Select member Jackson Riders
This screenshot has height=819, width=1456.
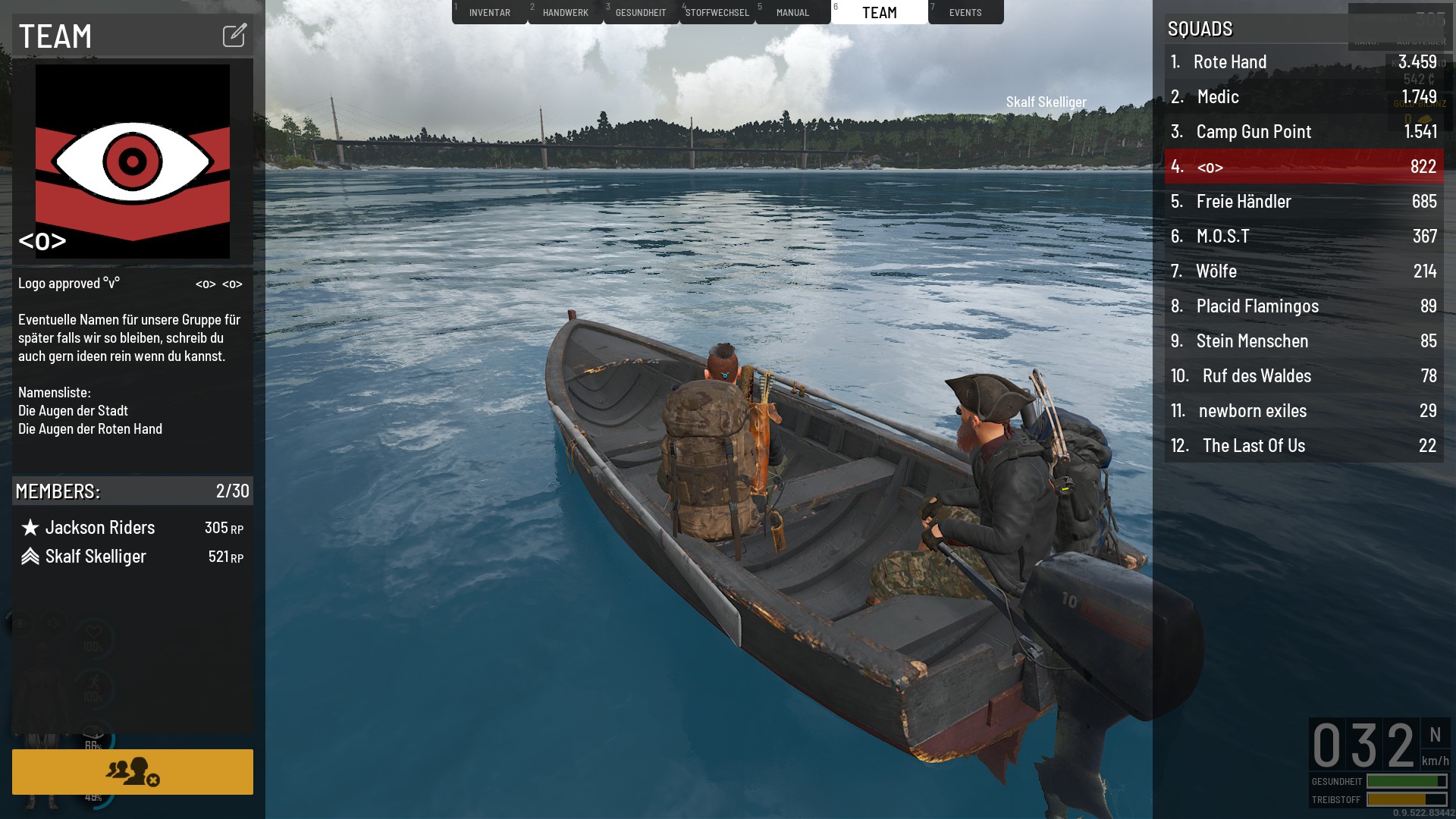click(x=100, y=528)
